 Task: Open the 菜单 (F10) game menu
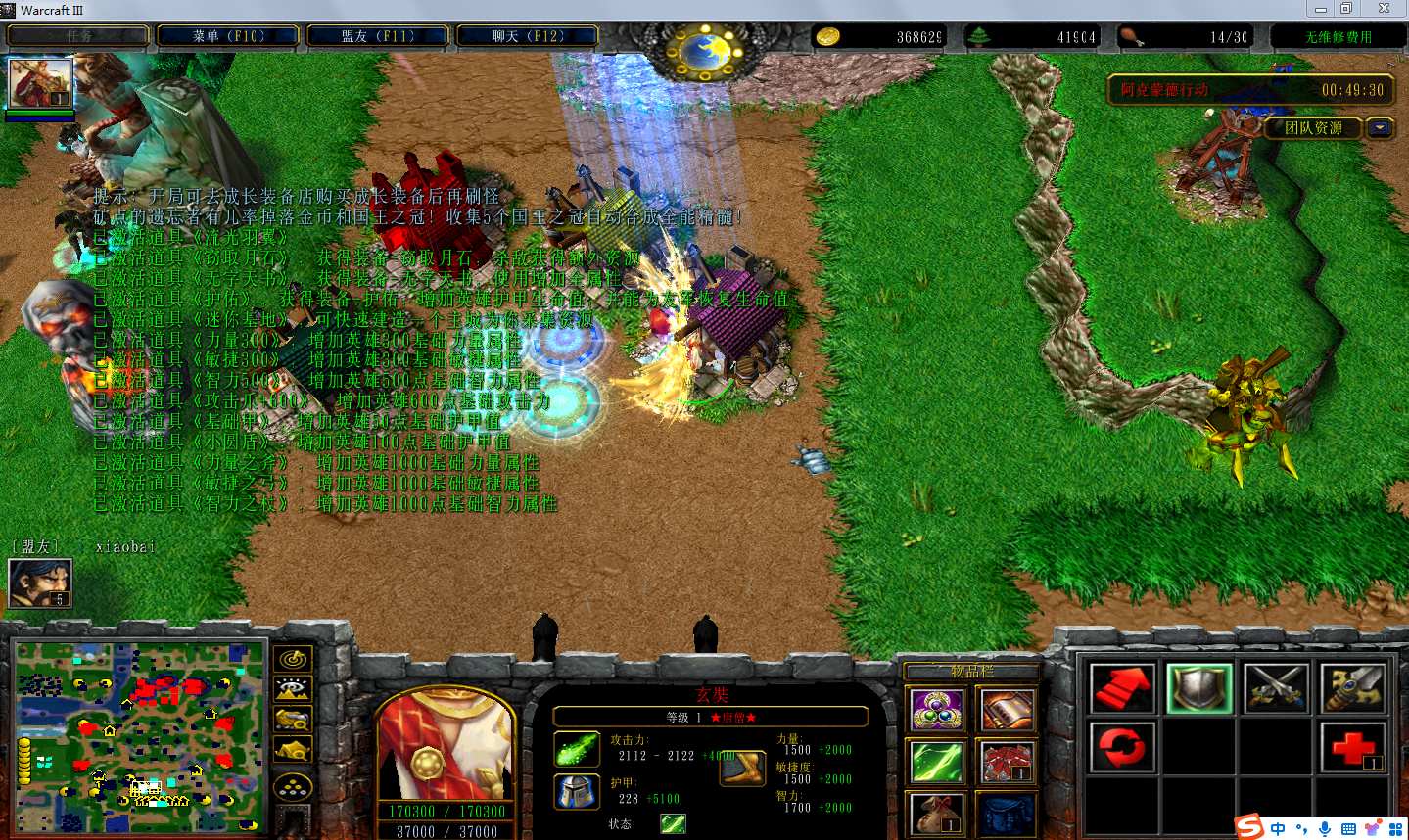[x=229, y=36]
